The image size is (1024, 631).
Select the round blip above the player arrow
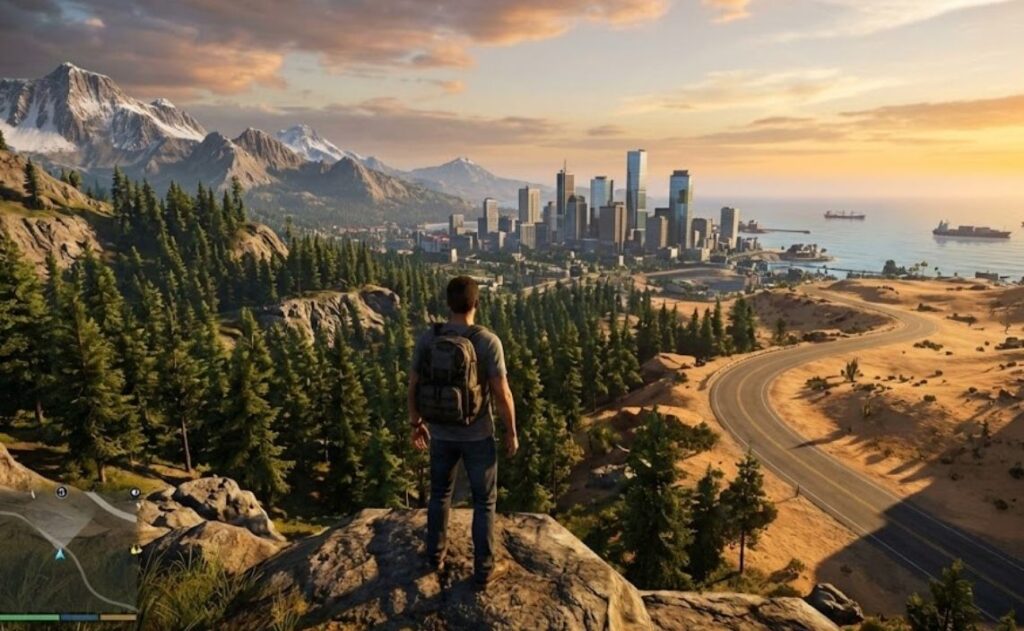pos(61,492)
